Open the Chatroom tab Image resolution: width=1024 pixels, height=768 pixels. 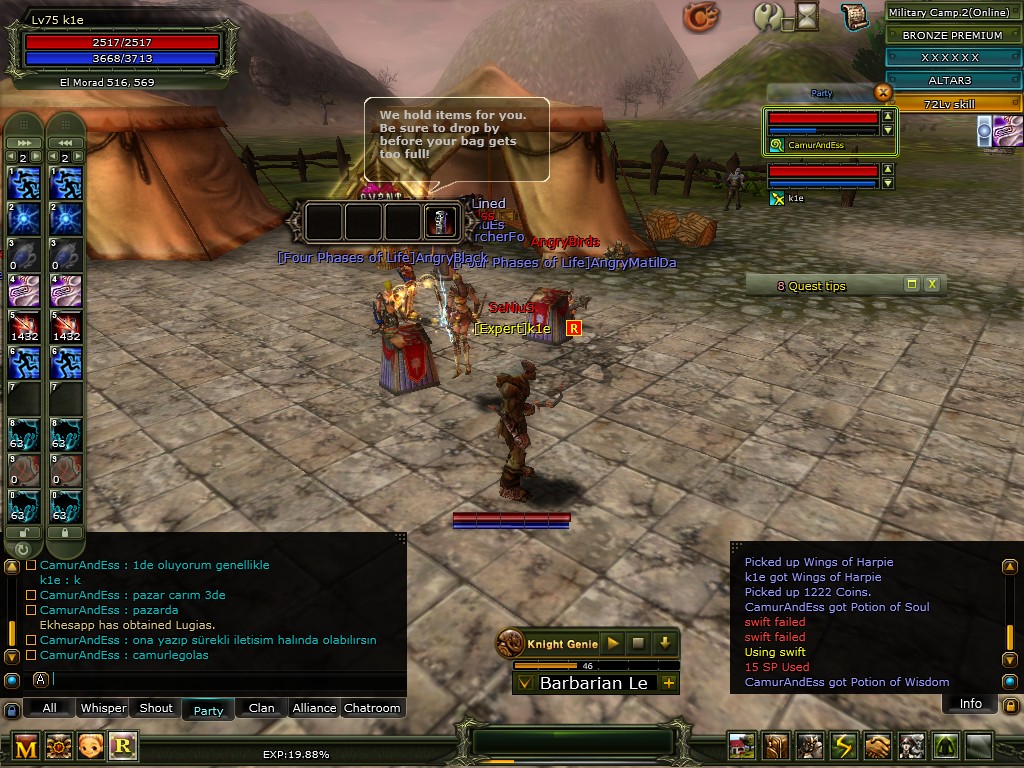[372, 708]
